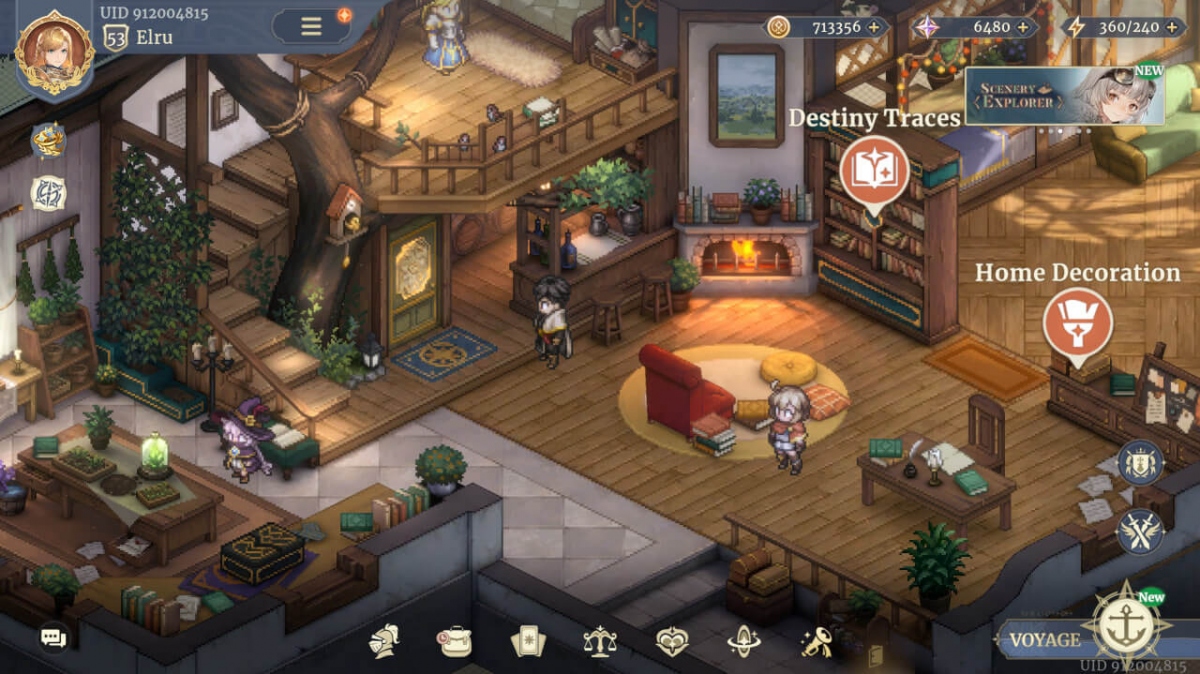Screen dimensions: 1200x674
Task: Open the player avatar profile
Action: click(54, 52)
